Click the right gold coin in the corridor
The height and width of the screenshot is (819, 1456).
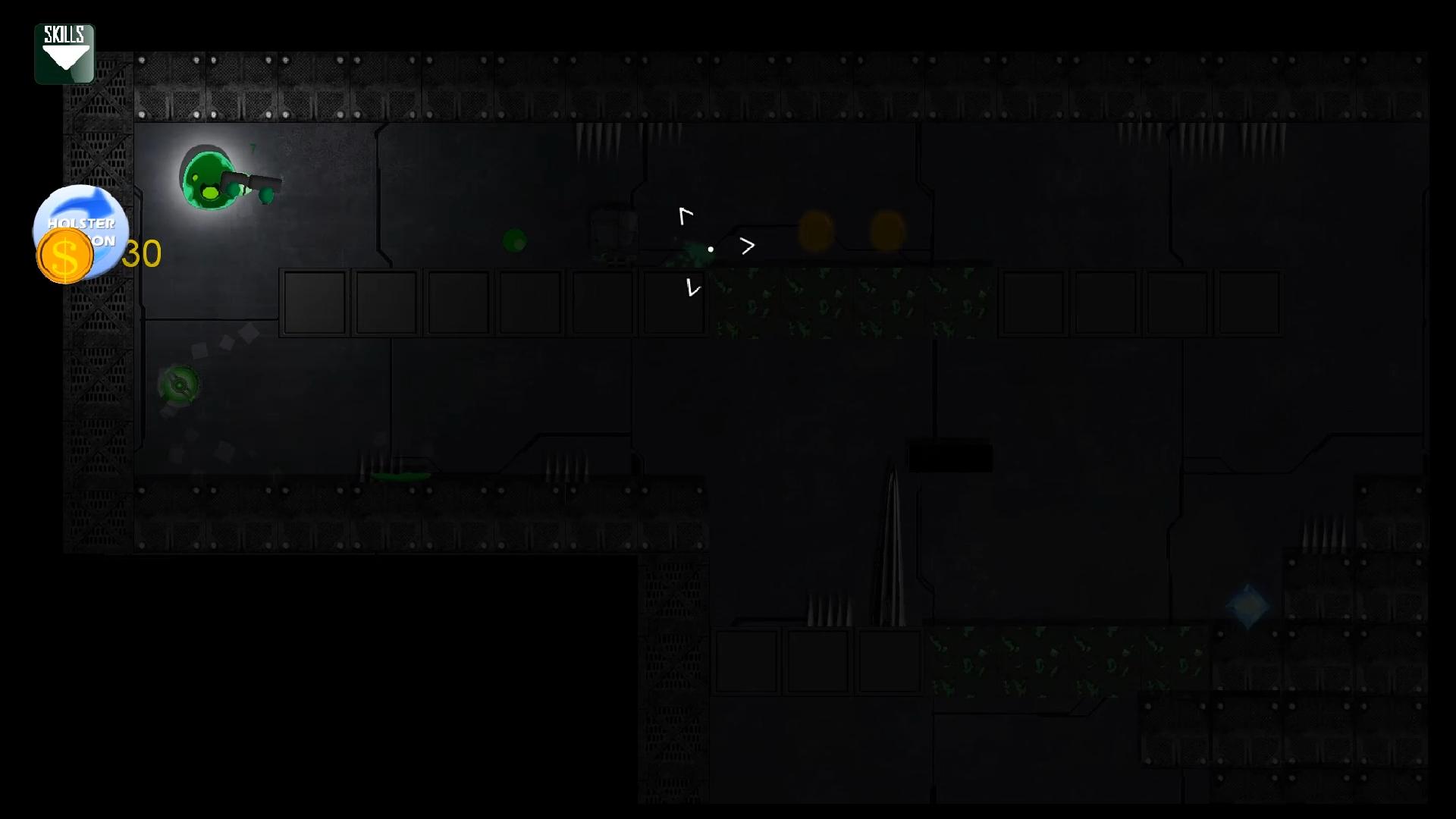click(x=888, y=230)
